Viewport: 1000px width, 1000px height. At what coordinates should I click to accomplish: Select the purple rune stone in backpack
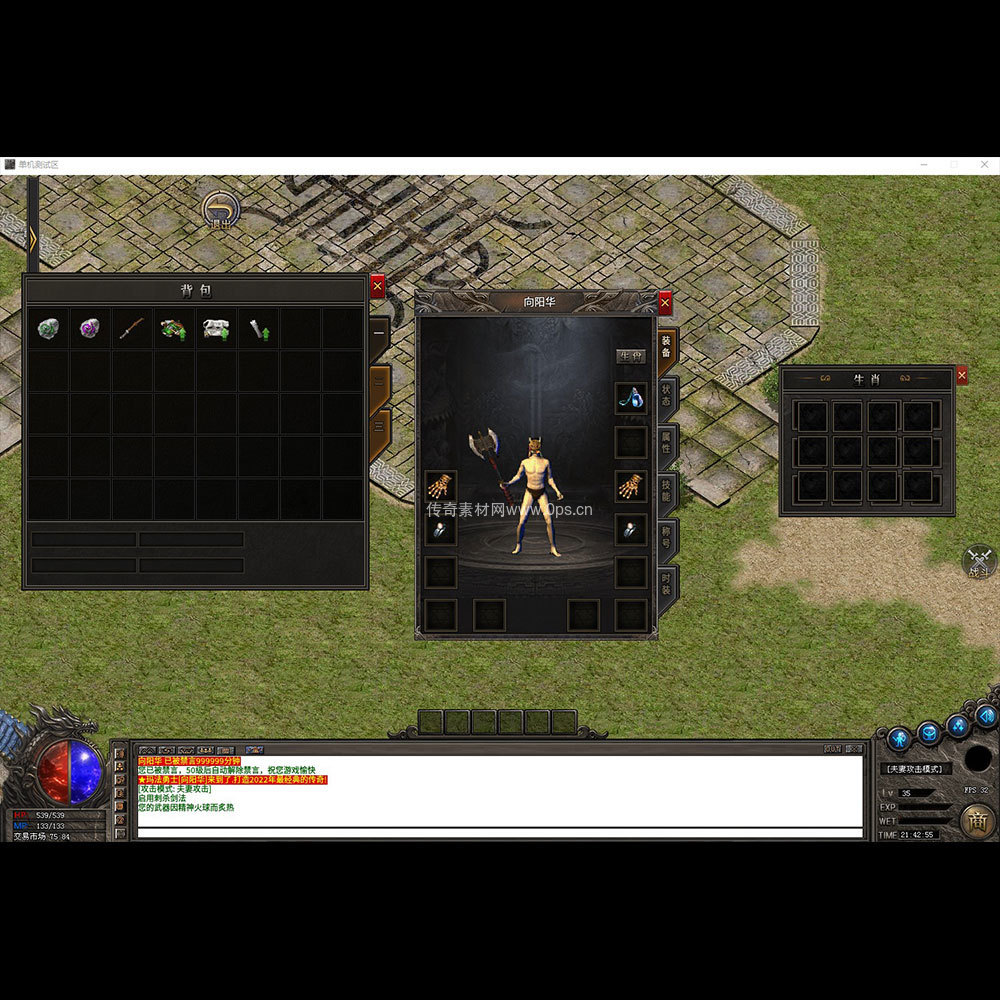[x=90, y=328]
